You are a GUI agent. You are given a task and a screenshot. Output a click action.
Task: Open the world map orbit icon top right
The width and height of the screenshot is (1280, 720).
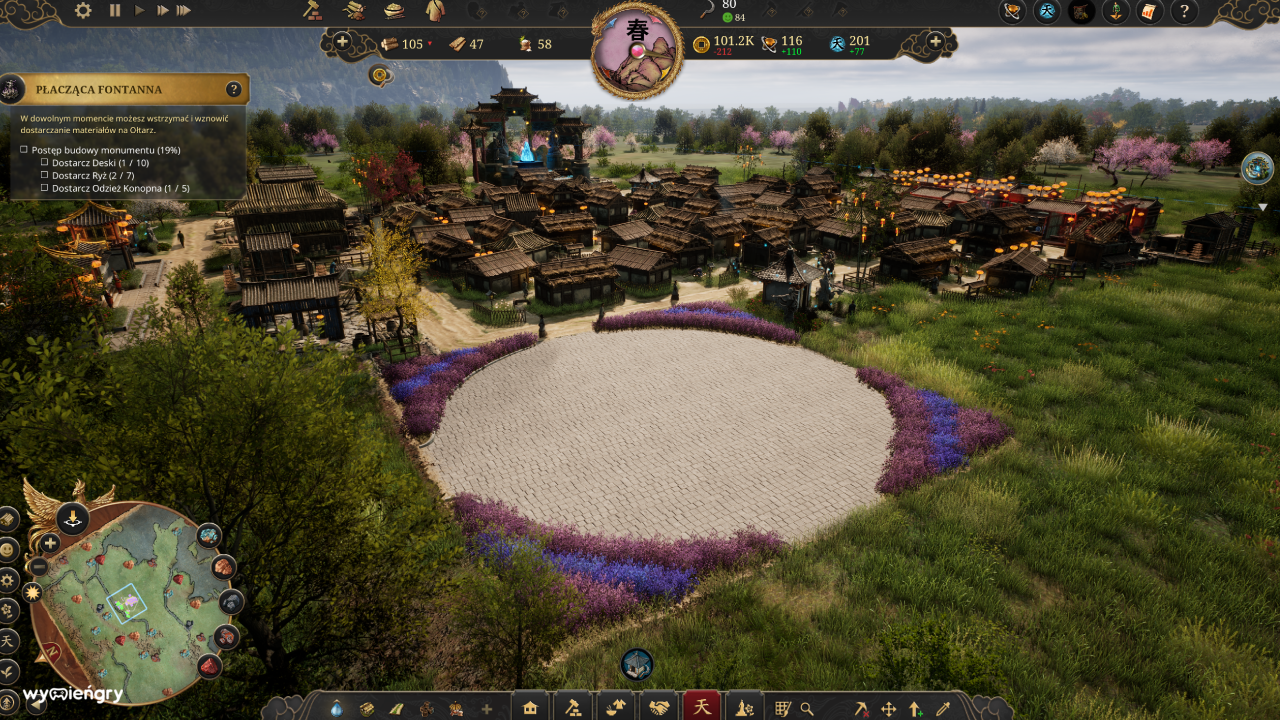[1010, 13]
